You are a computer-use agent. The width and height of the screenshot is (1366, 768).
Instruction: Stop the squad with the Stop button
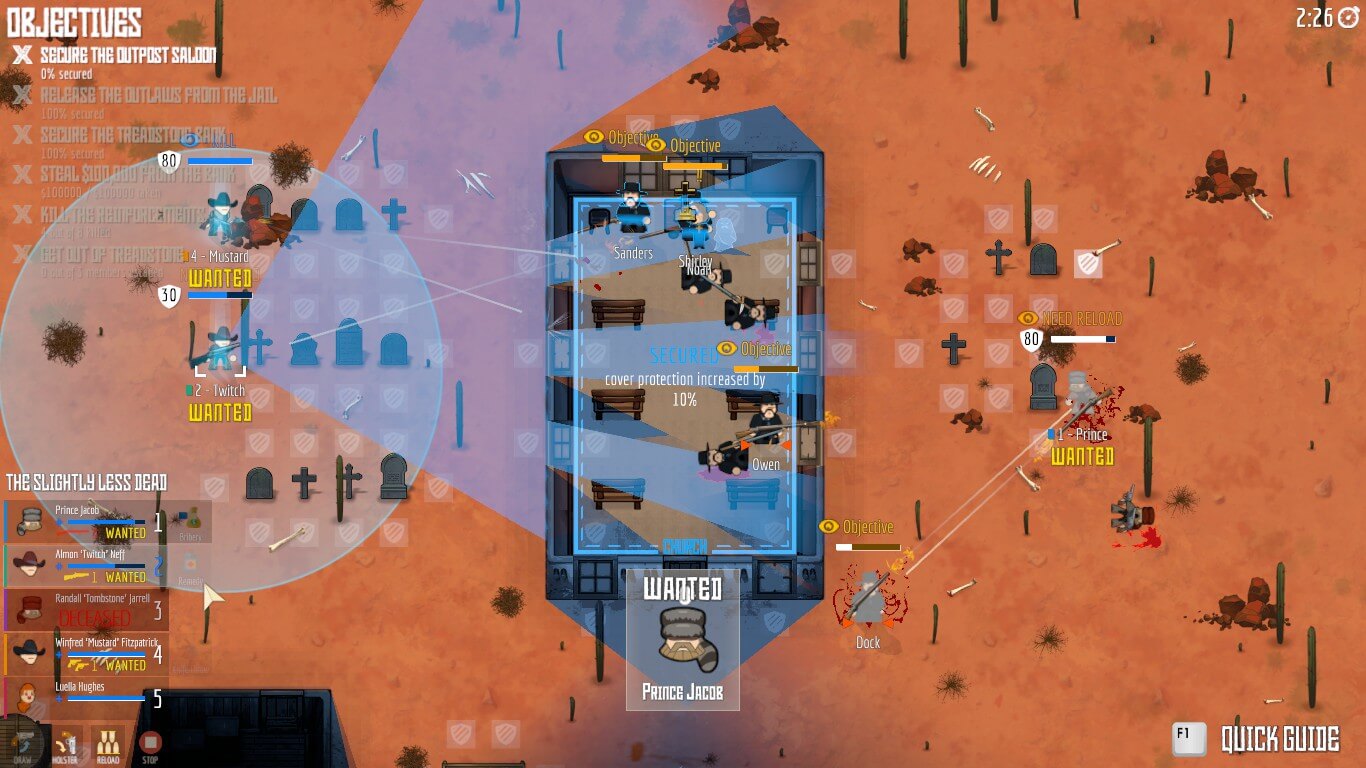pos(150,745)
